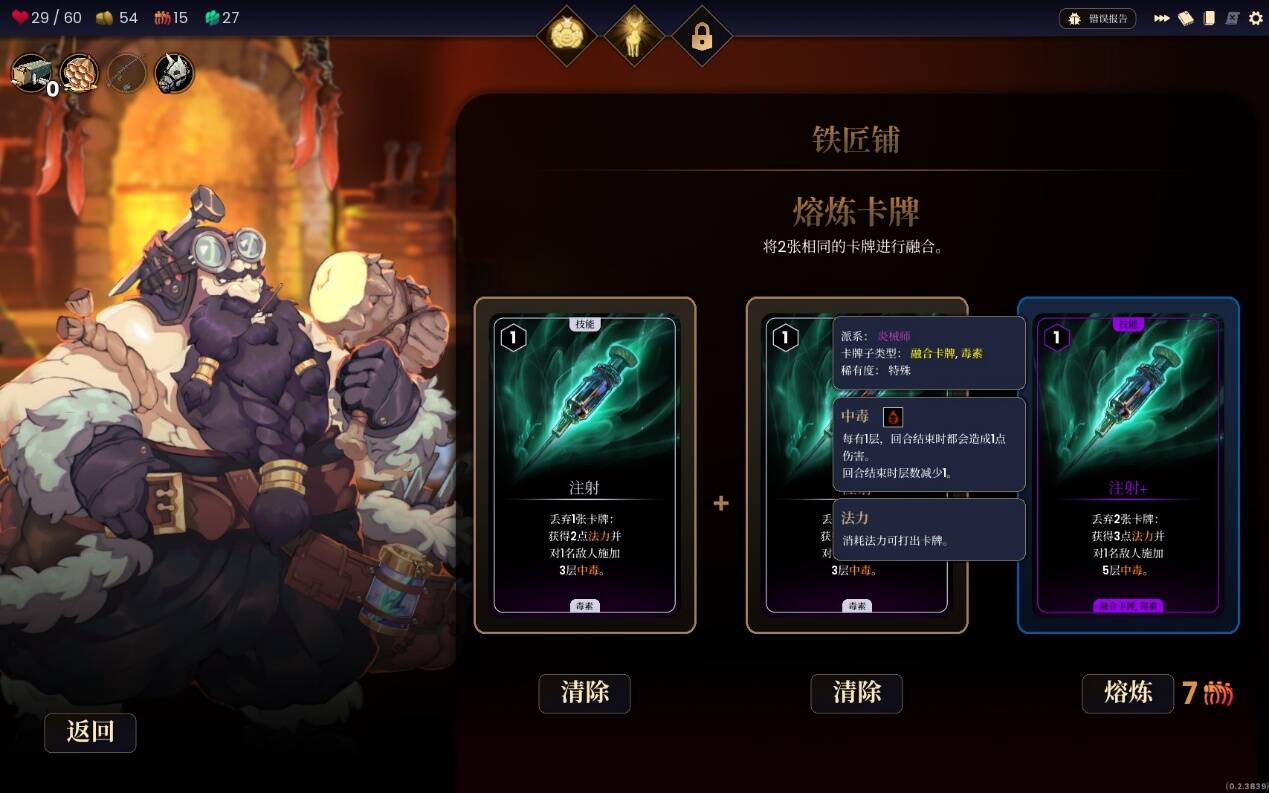Inspect the dimmed rifle relic icon
Image resolution: width=1269 pixels, height=793 pixels.
(x=127, y=73)
